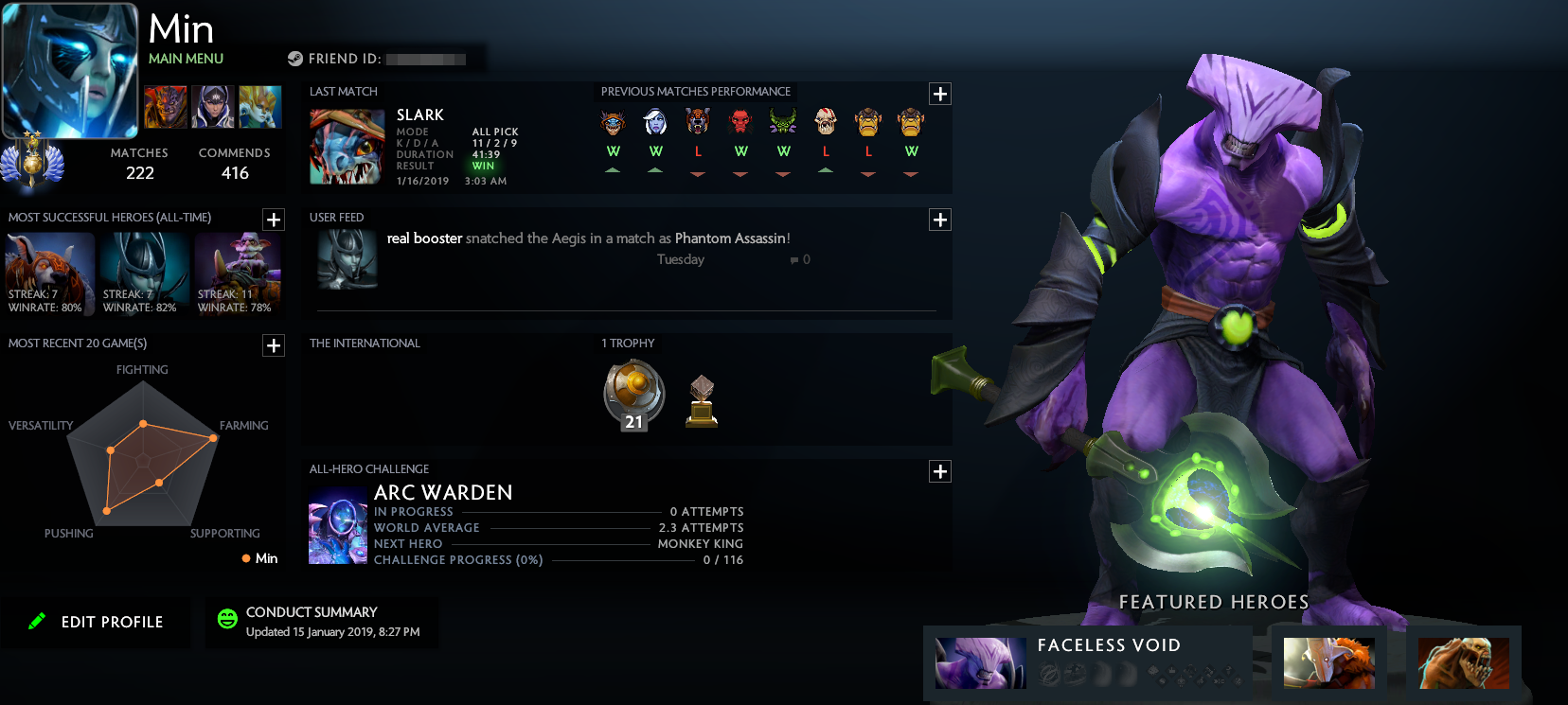Open real booster's profile from the feed
Viewport: 1568px width, 705px height.
click(x=423, y=238)
